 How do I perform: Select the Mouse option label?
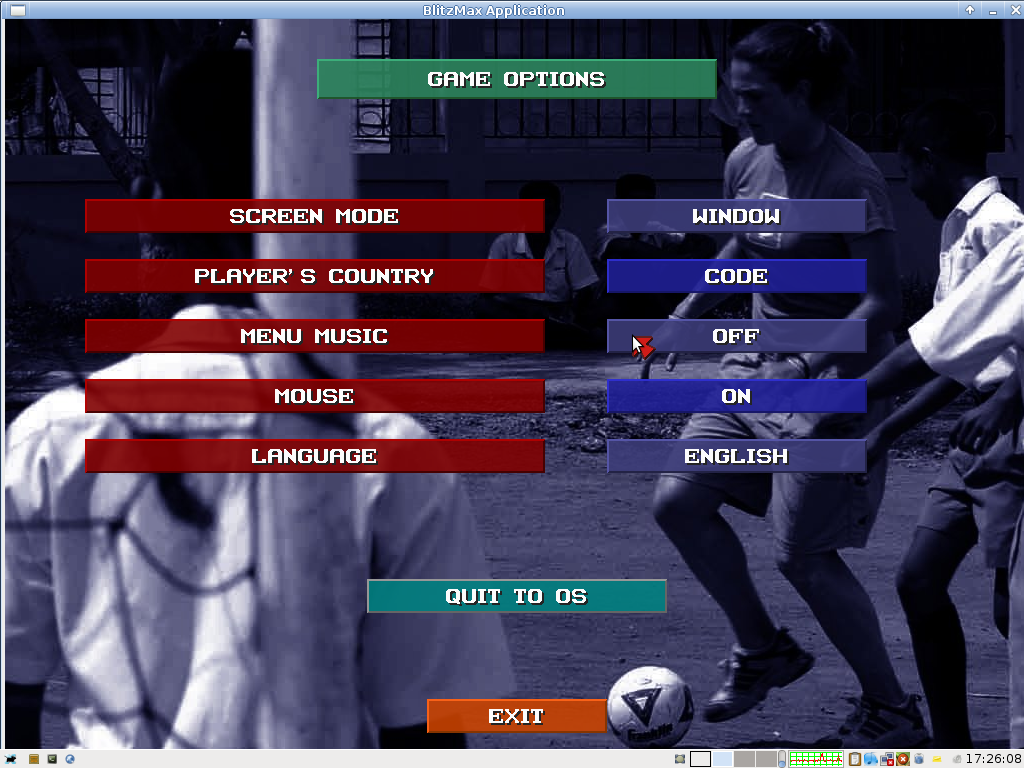[x=314, y=396]
